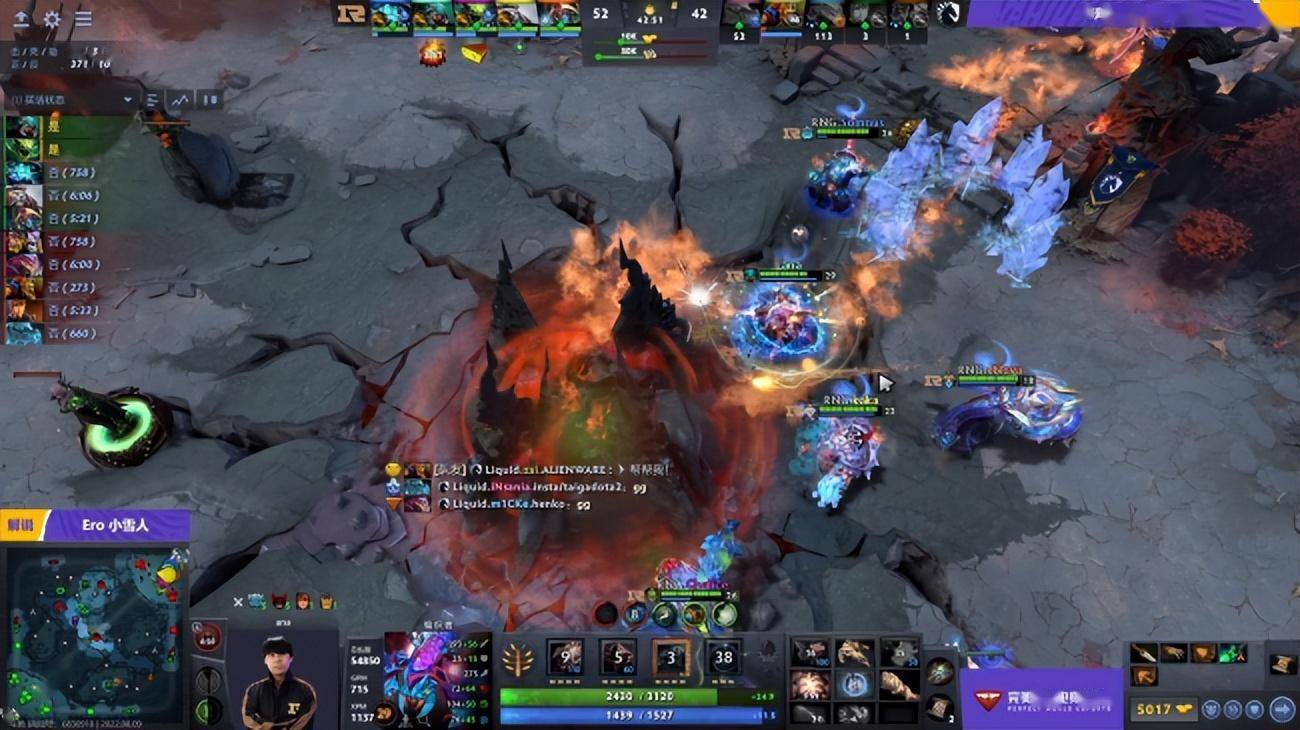Screen dimensions: 1300x730
Task: Open the hamburger menu at top left
Action: click(x=82, y=17)
